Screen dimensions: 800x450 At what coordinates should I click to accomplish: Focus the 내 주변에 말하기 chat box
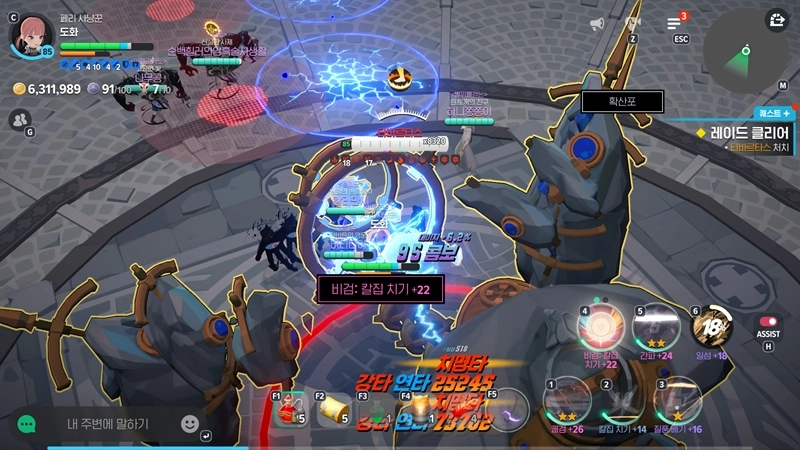pos(108,424)
